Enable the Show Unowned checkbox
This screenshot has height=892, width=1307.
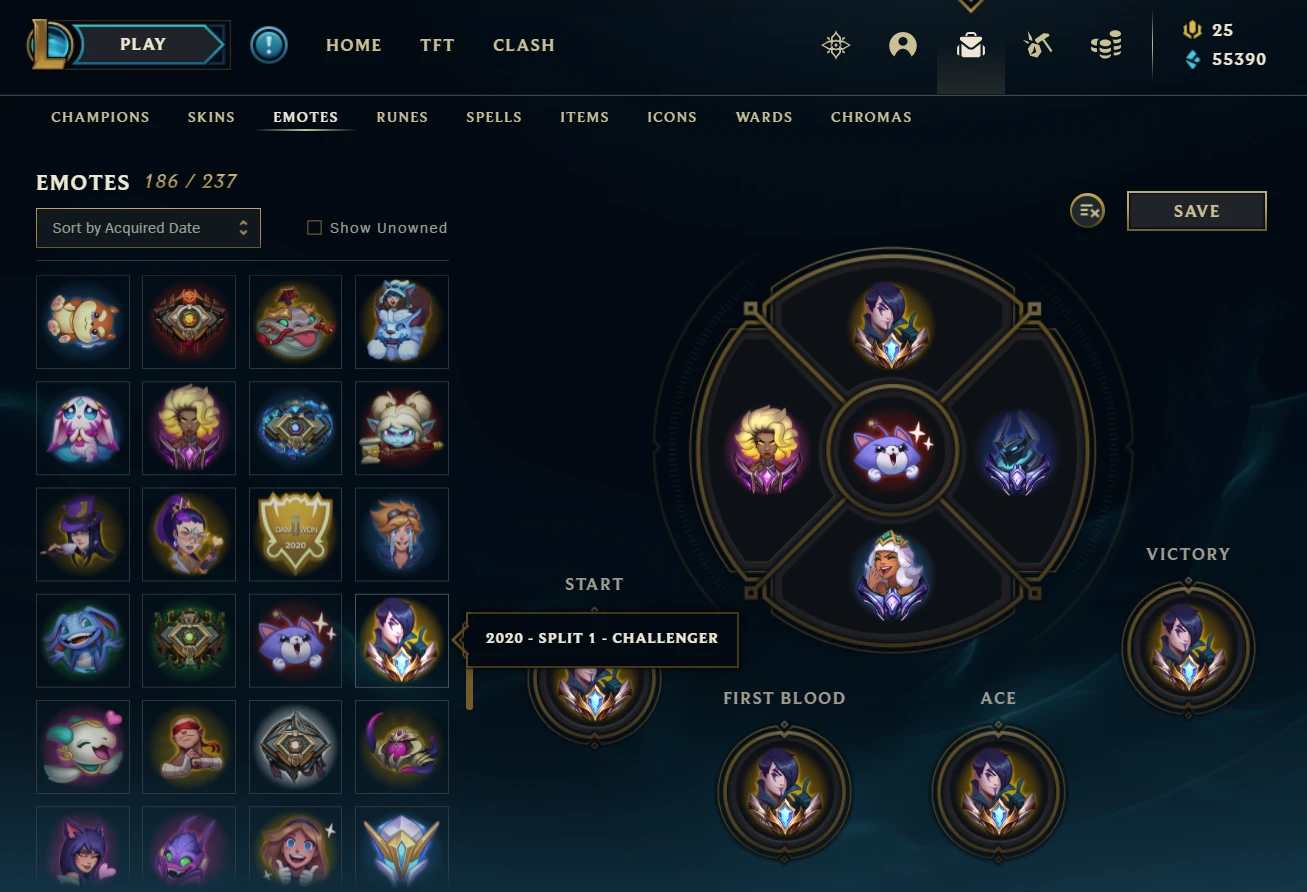[314, 227]
